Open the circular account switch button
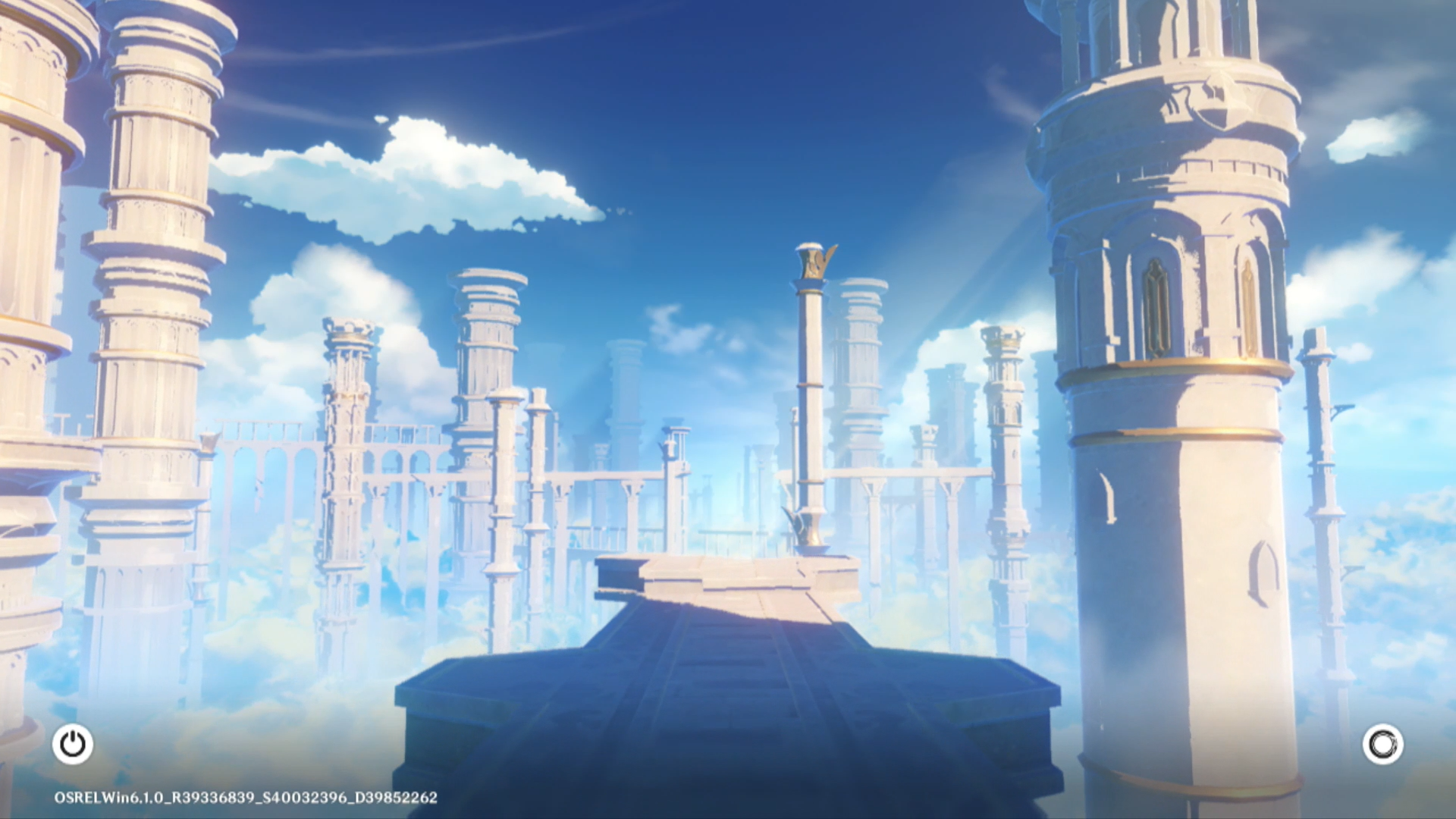 click(x=1382, y=744)
